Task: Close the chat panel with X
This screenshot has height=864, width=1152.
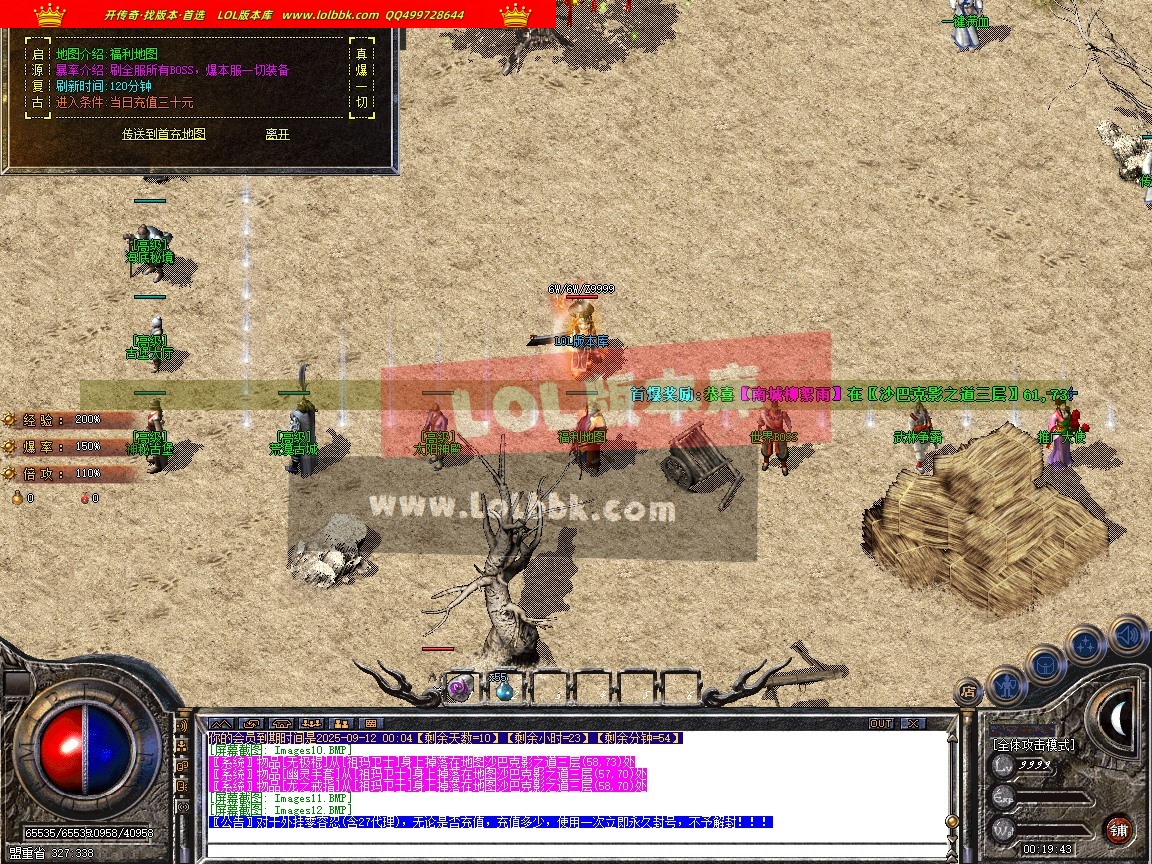Action: [912, 723]
